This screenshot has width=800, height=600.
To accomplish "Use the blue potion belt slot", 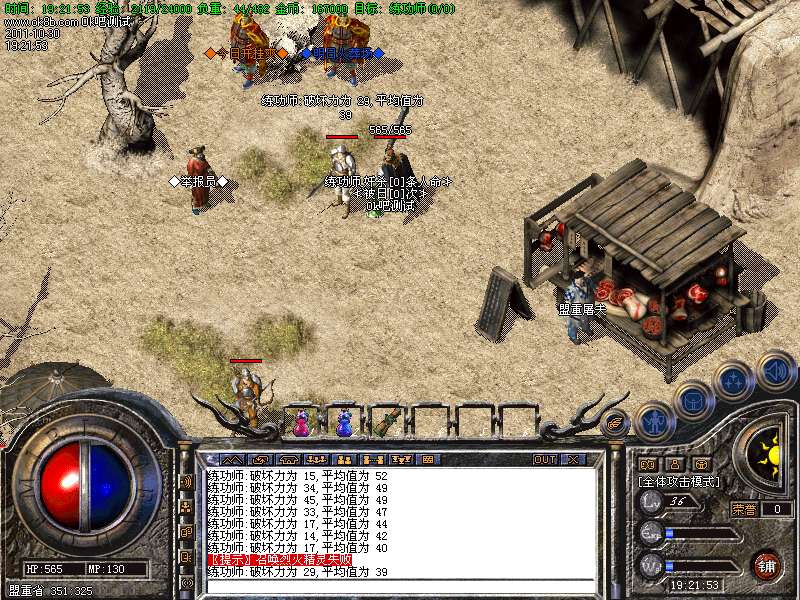I will coord(345,423).
